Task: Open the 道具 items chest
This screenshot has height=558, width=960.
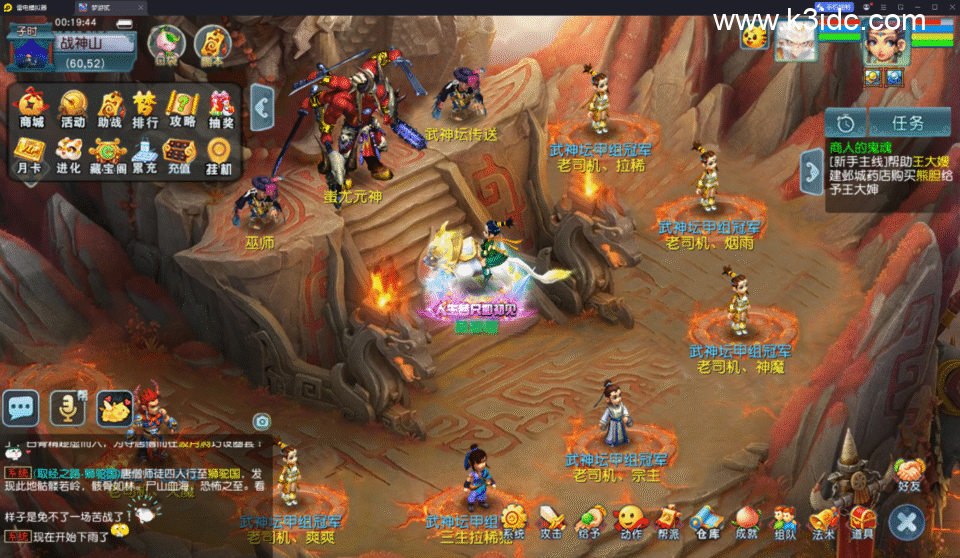Action: coord(862,520)
